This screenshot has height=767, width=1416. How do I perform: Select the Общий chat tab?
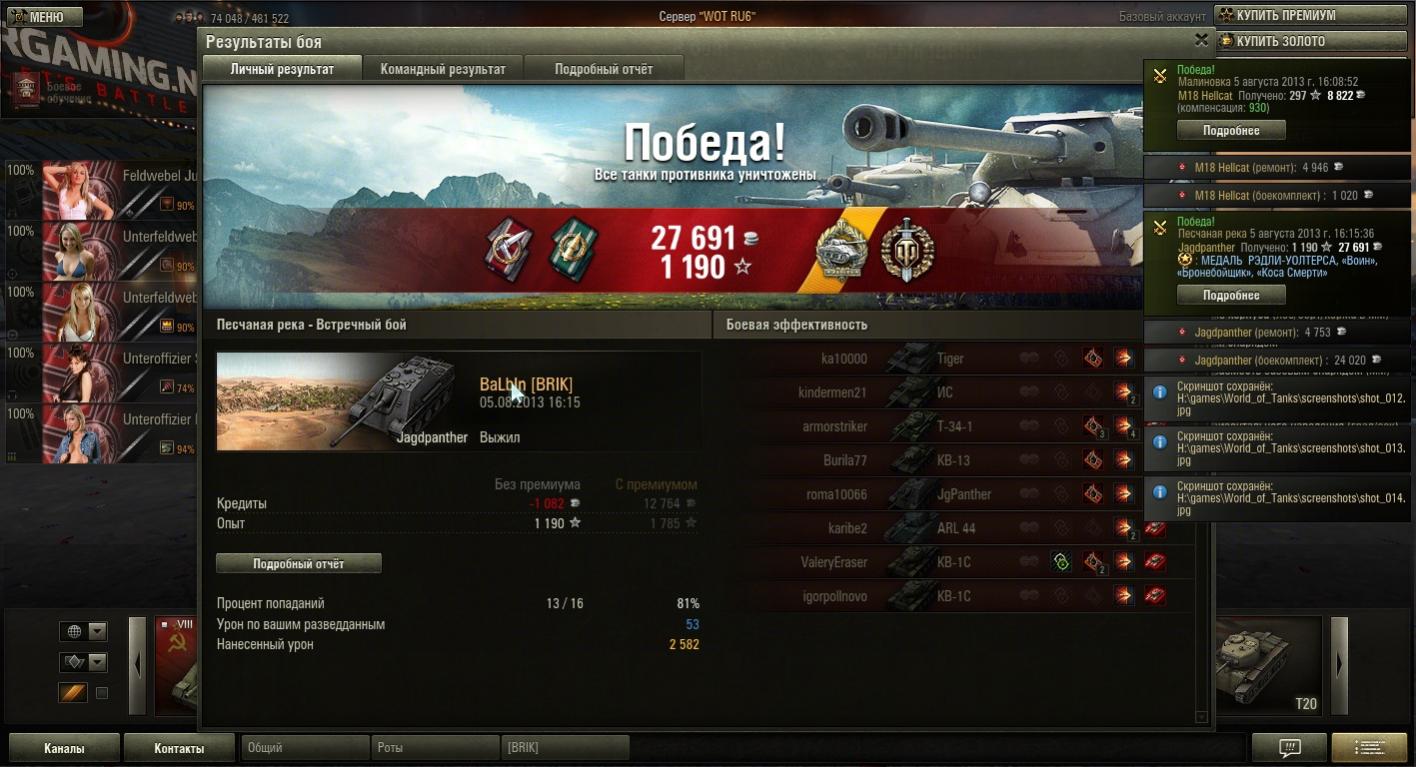click(x=304, y=748)
